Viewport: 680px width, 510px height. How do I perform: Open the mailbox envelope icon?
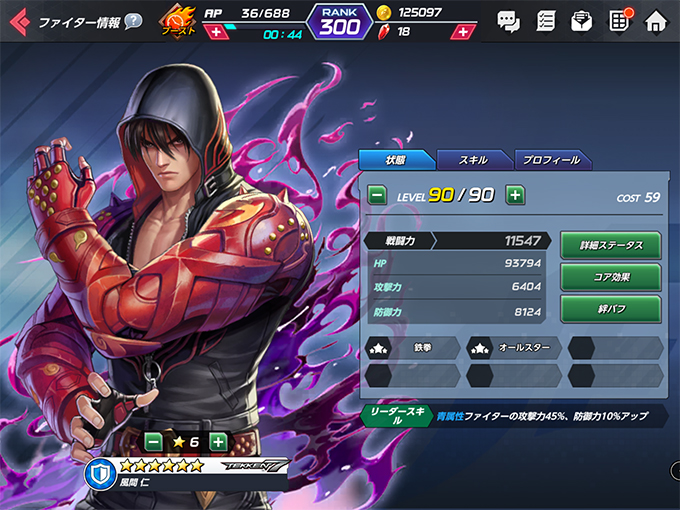click(x=581, y=21)
